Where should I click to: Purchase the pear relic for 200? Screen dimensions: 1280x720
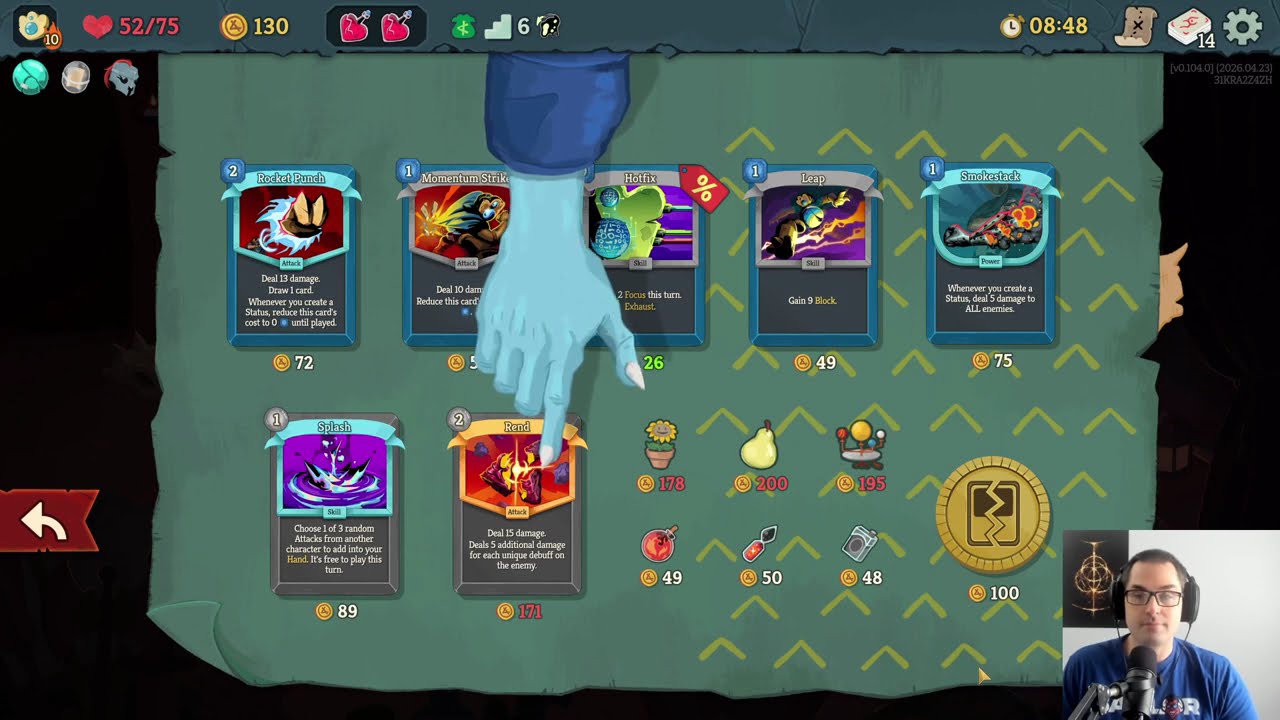click(x=759, y=446)
